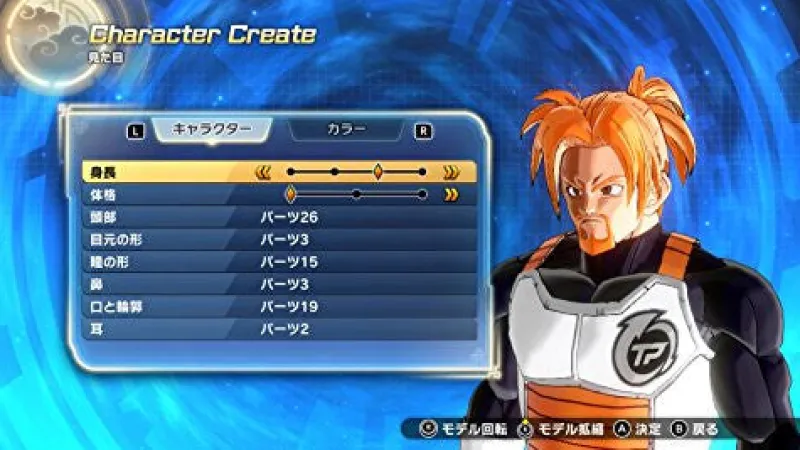This screenshot has height=450, width=800.
Task: Open the カラー tab
Action: click(x=346, y=129)
